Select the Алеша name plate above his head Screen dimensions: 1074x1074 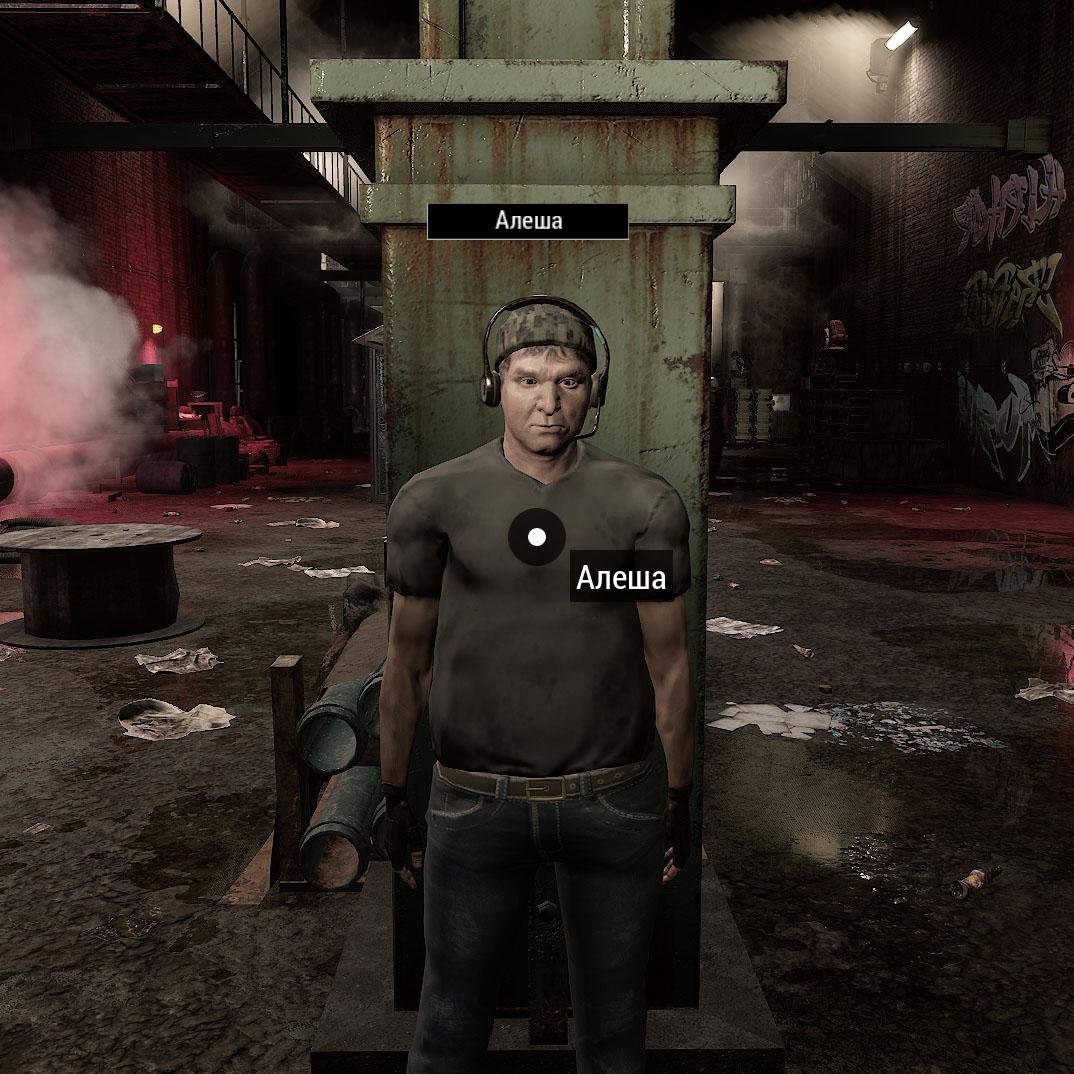(x=528, y=221)
